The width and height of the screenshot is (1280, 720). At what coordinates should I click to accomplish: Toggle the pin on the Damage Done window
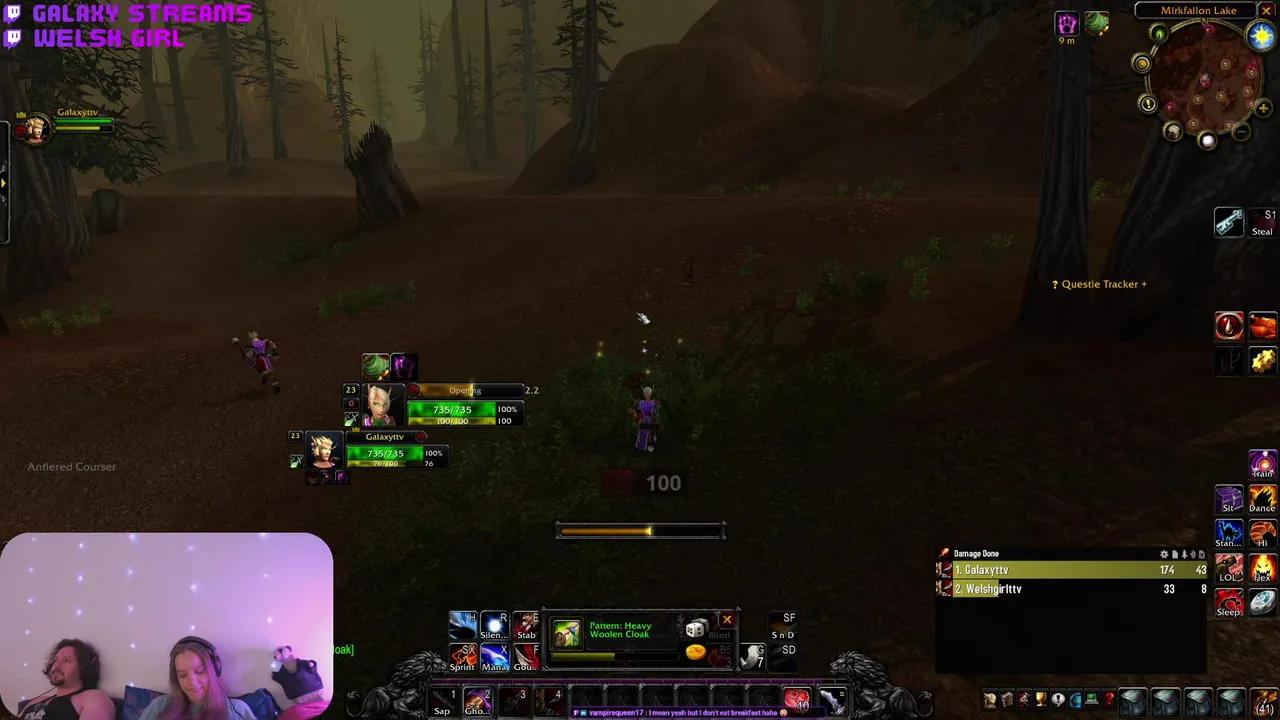tap(1185, 553)
